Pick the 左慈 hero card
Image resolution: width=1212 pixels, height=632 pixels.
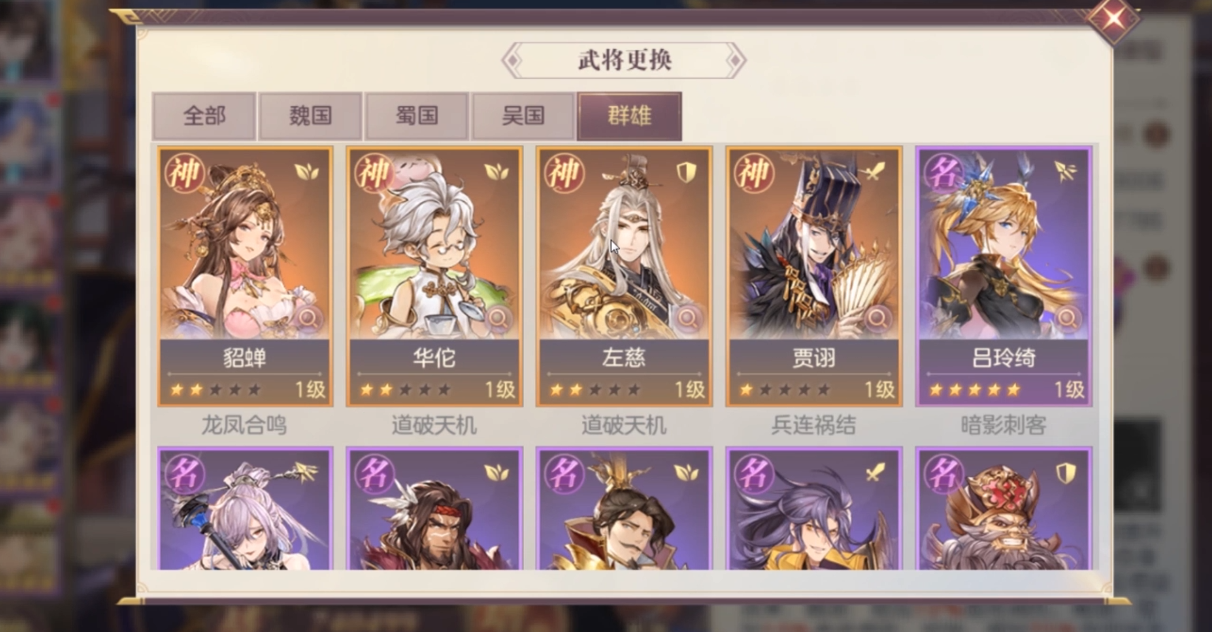(x=624, y=260)
